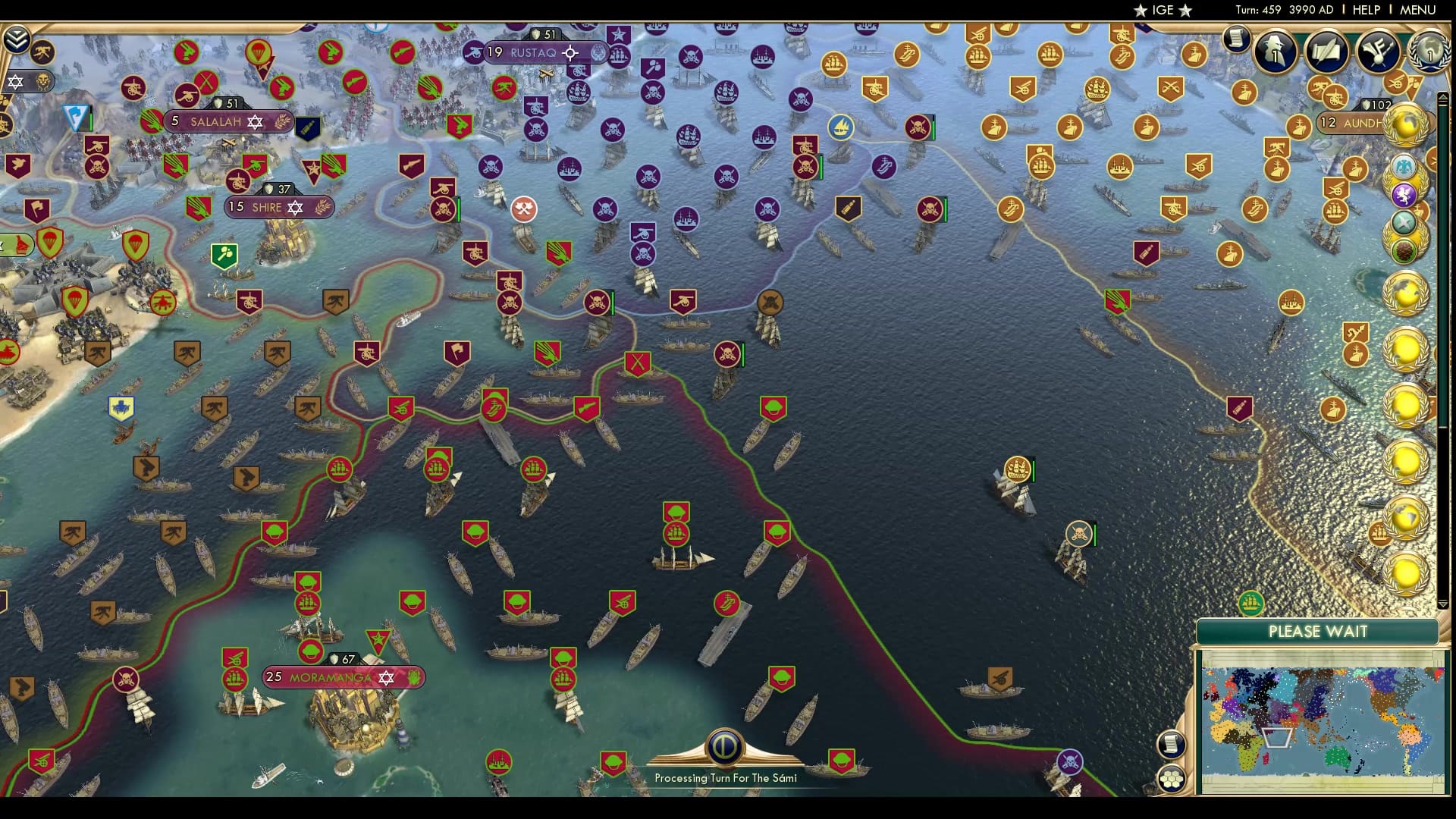The image size is (1456, 819).
Task: Open the Espionage overview panel
Action: pyautogui.click(x=1276, y=51)
